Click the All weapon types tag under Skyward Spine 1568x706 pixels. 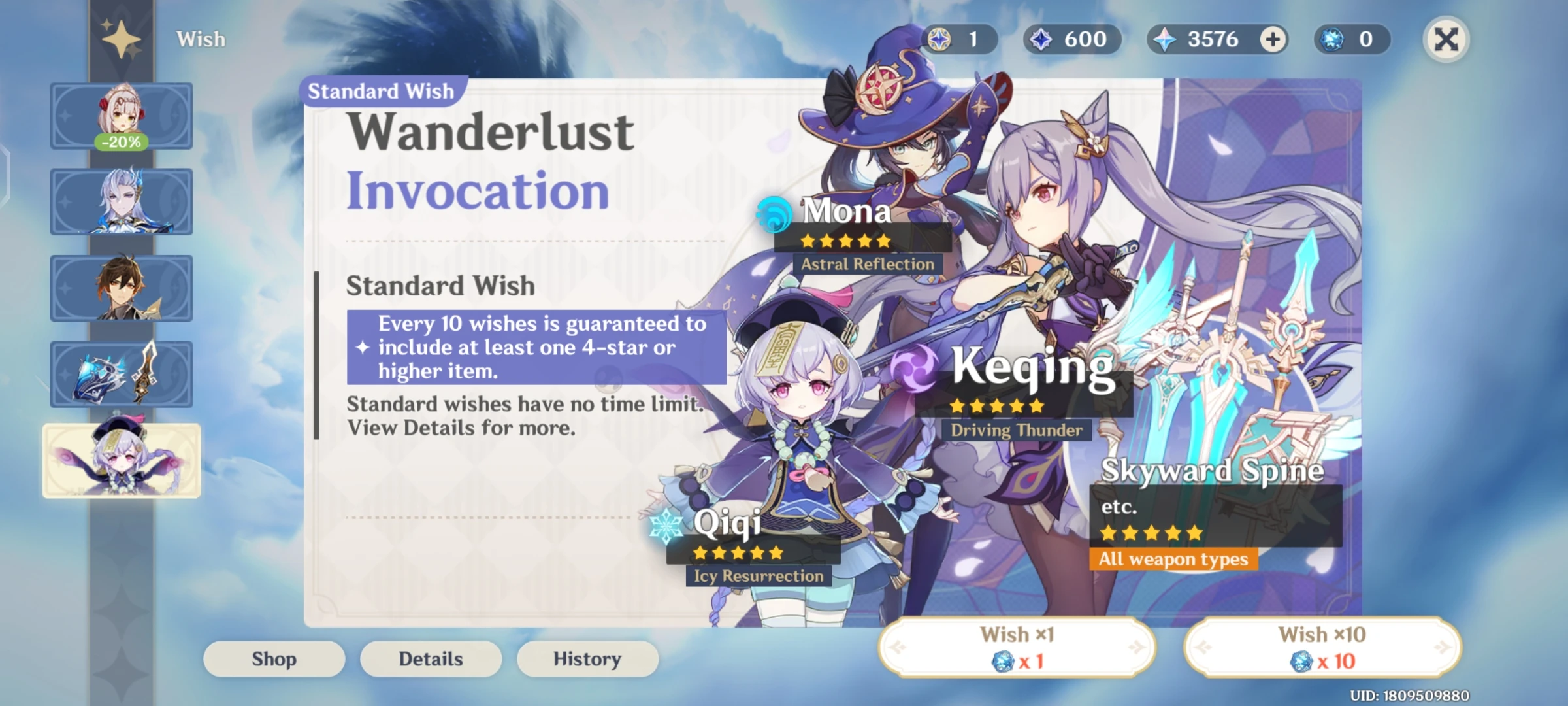click(x=1172, y=560)
